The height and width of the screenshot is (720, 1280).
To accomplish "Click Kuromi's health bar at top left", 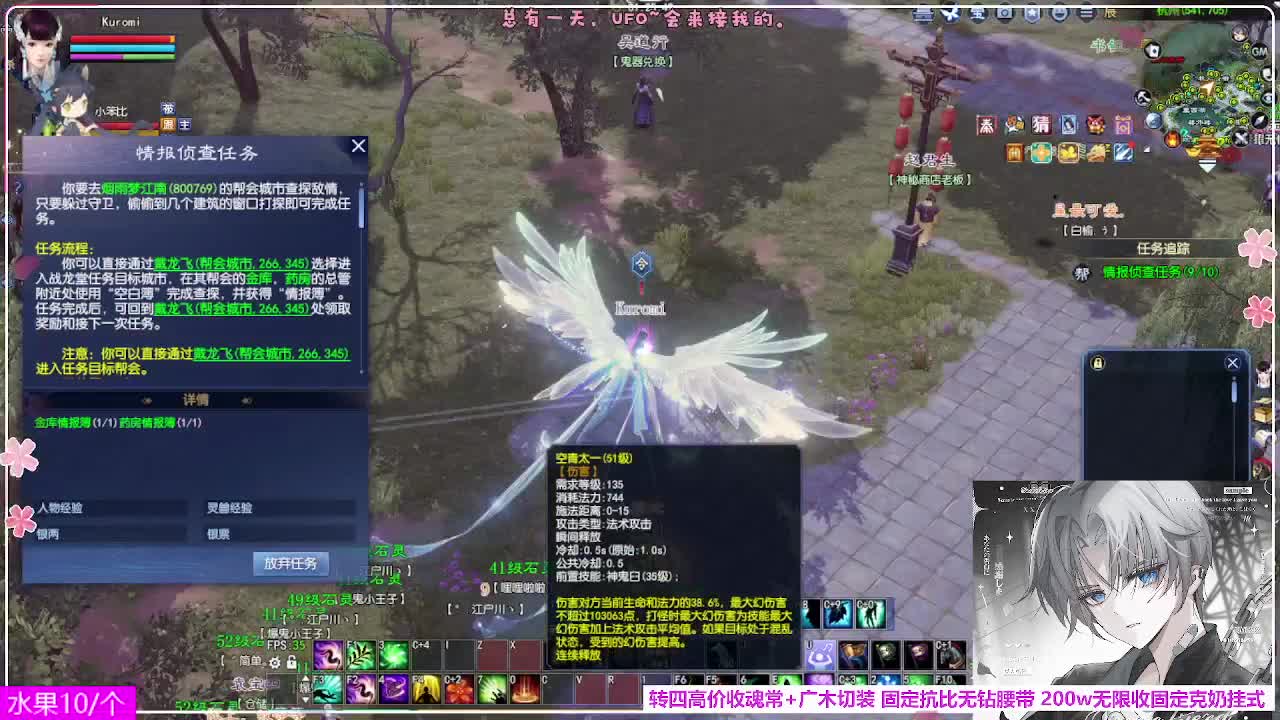I will point(125,38).
